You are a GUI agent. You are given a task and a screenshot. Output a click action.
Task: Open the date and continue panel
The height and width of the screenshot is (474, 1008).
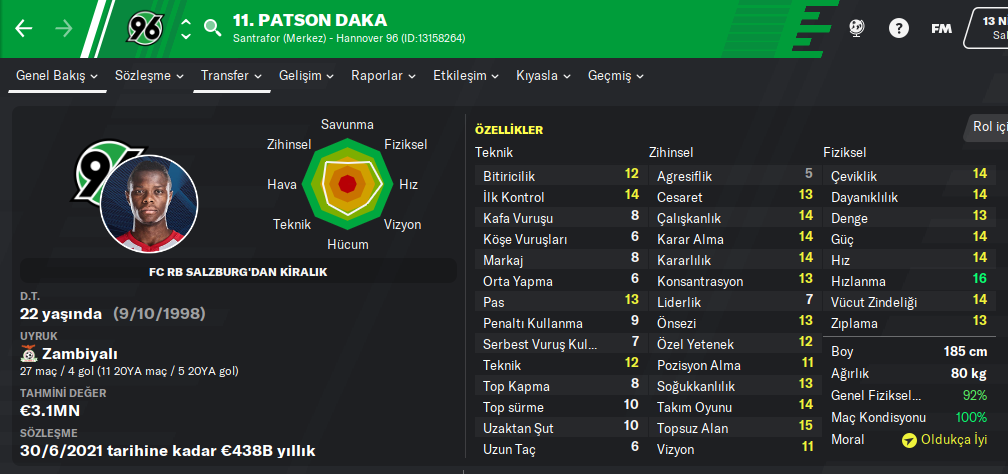coord(988,28)
